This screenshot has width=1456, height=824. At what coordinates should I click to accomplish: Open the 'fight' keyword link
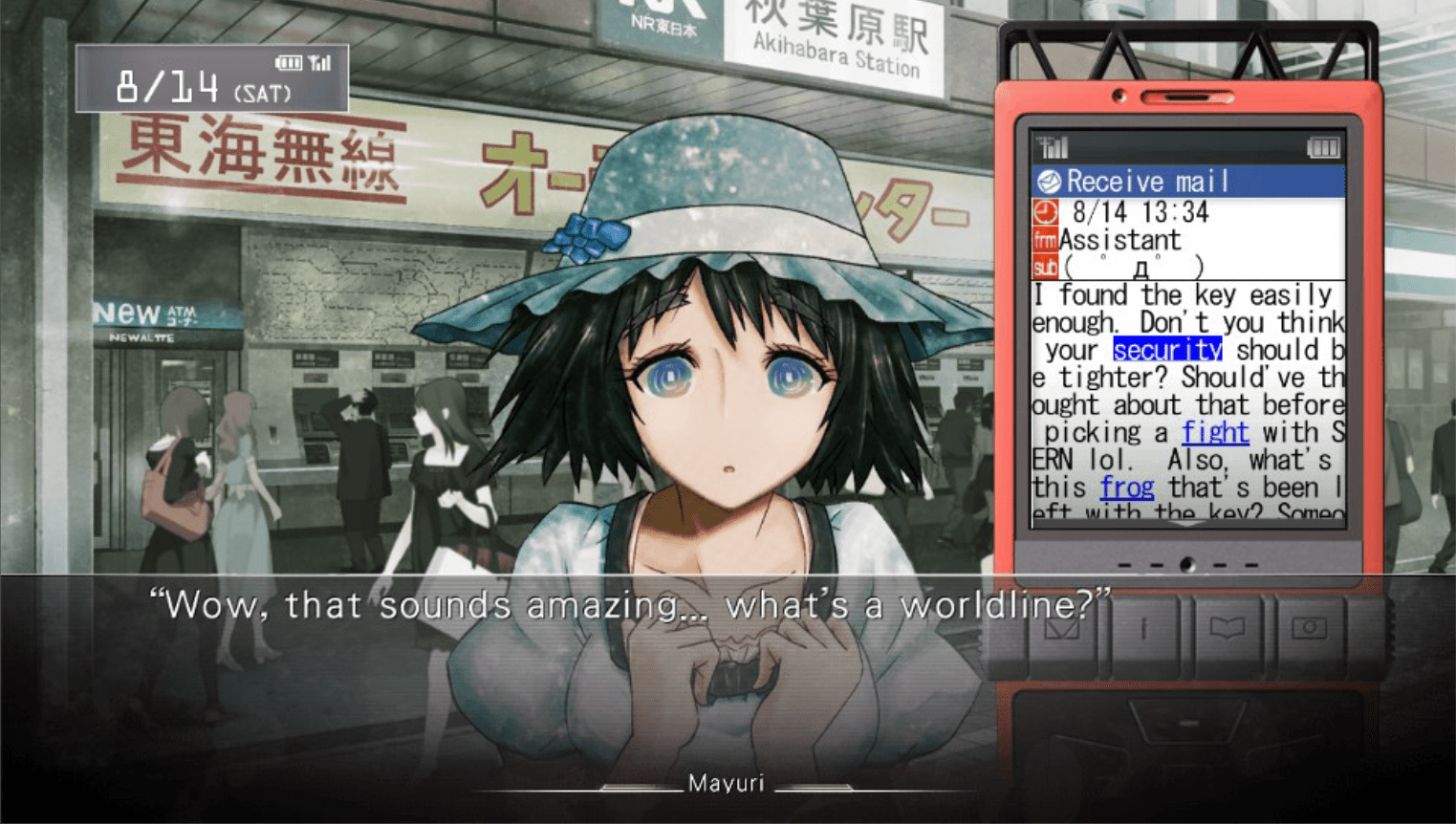pyautogui.click(x=1215, y=432)
